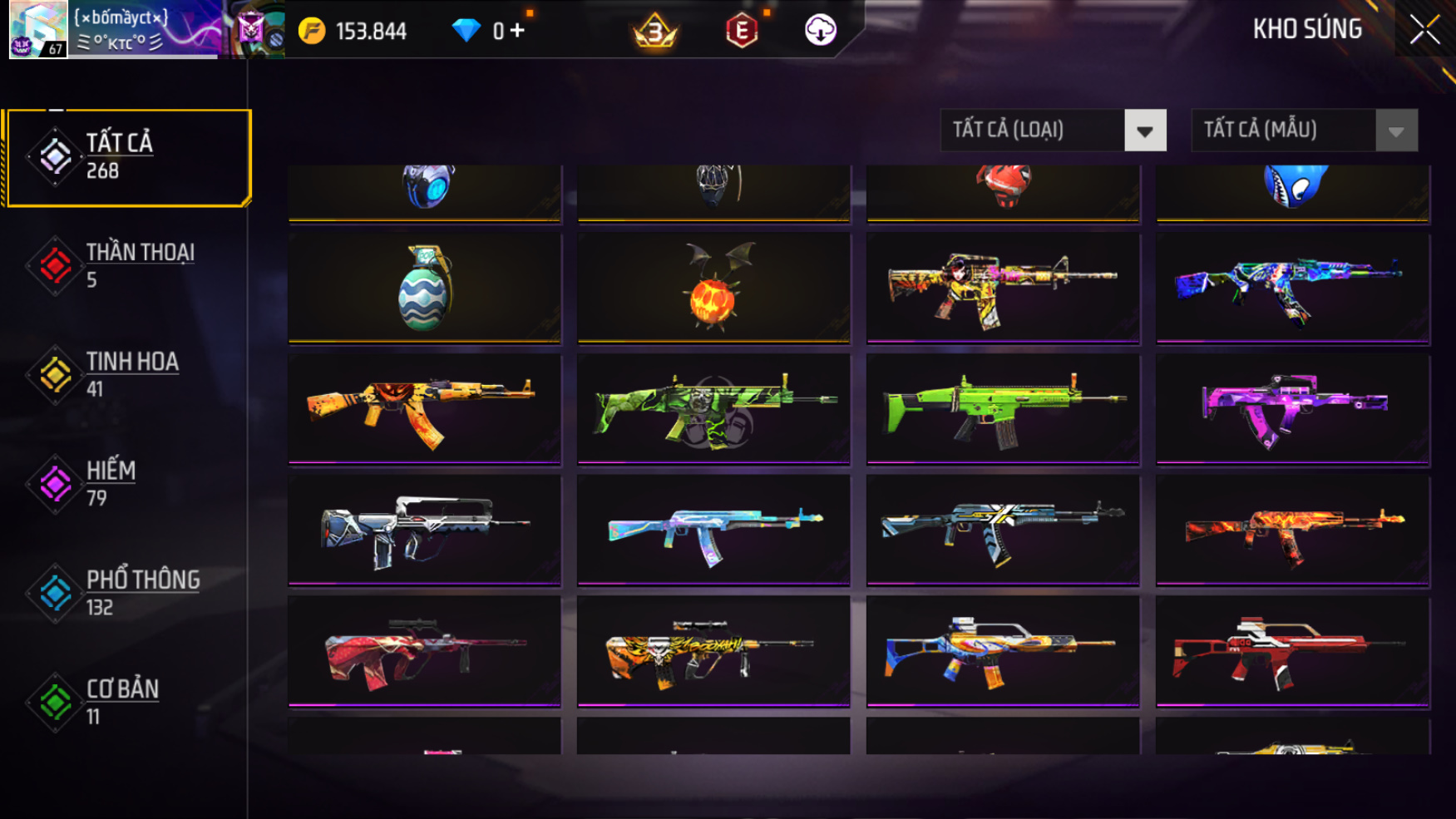Open the red E badge icon
Image resolution: width=1456 pixels, height=819 pixels.
click(742, 32)
